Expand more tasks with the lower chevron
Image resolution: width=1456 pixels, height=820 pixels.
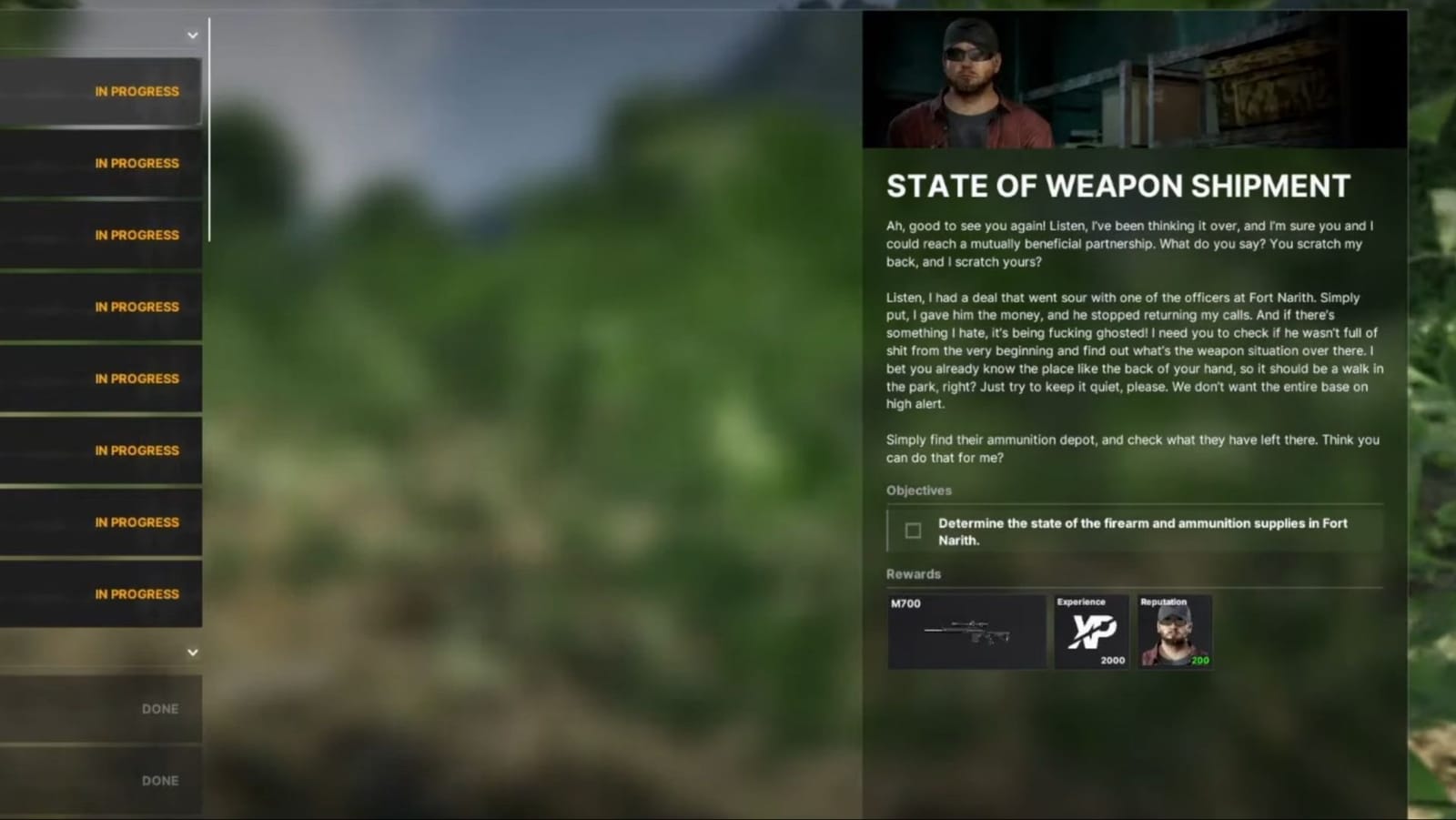192,652
